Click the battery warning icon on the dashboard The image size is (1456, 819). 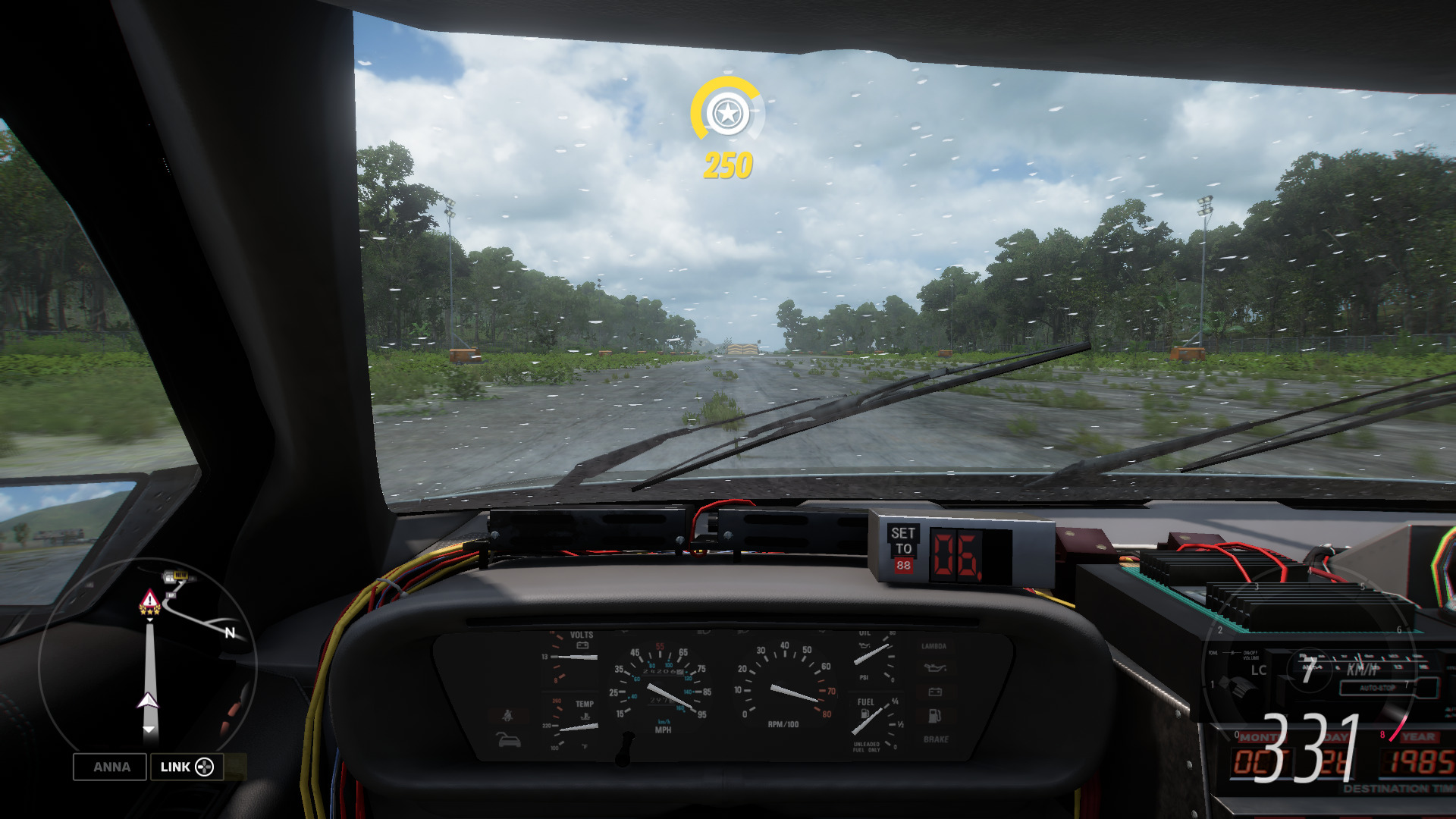(x=936, y=692)
